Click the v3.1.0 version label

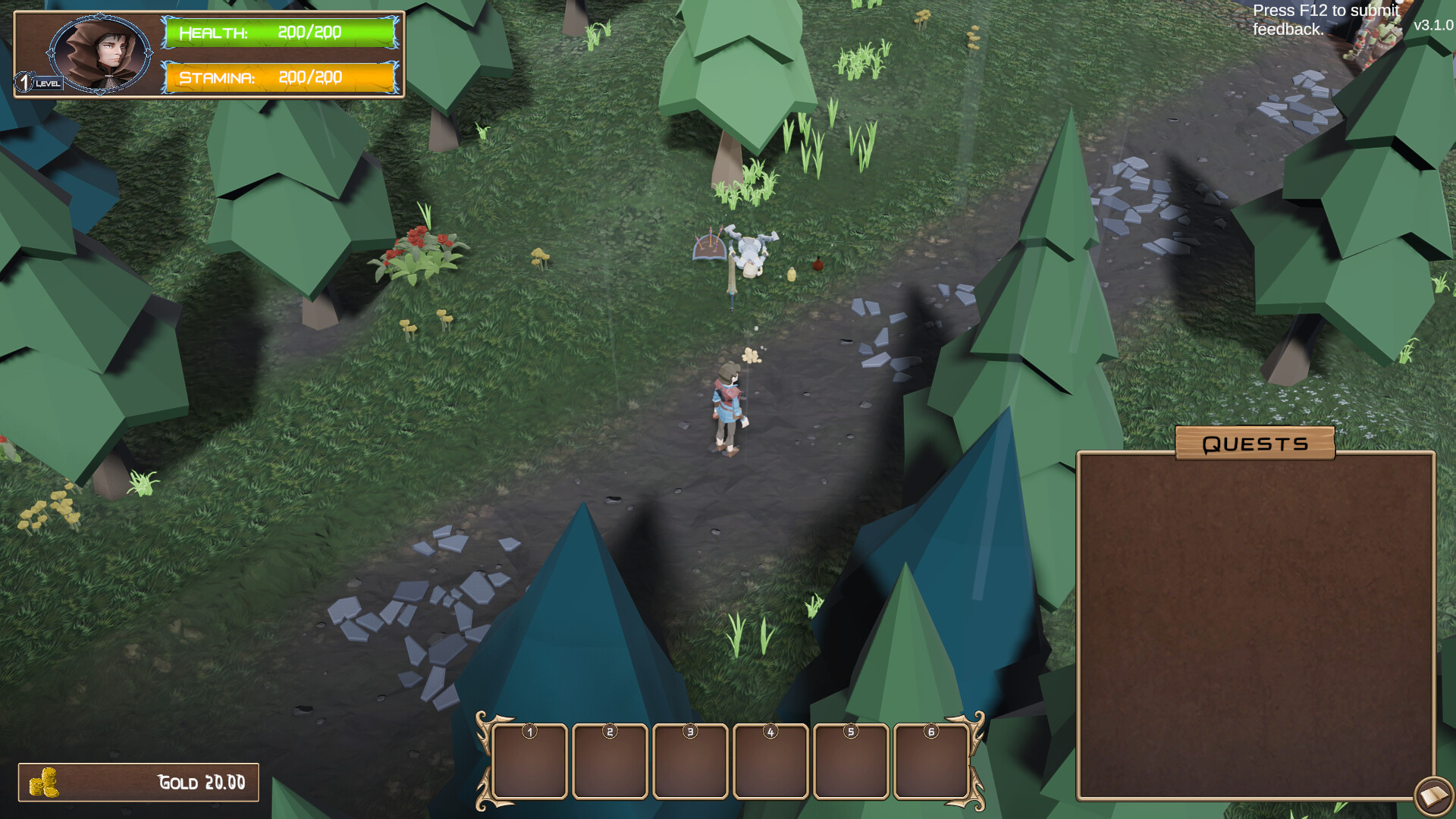pyautogui.click(x=1433, y=27)
